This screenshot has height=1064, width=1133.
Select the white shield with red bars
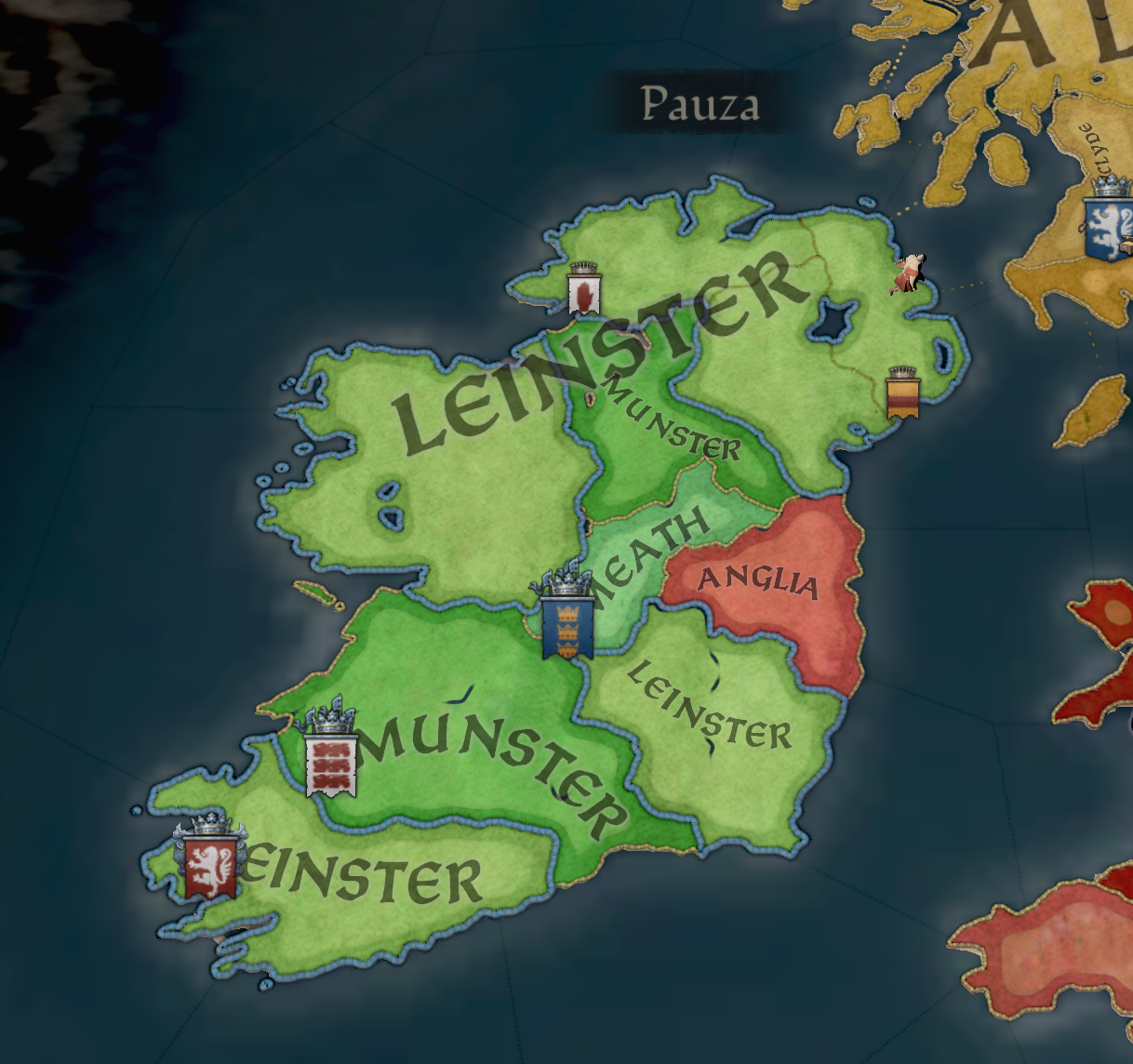(x=331, y=763)
